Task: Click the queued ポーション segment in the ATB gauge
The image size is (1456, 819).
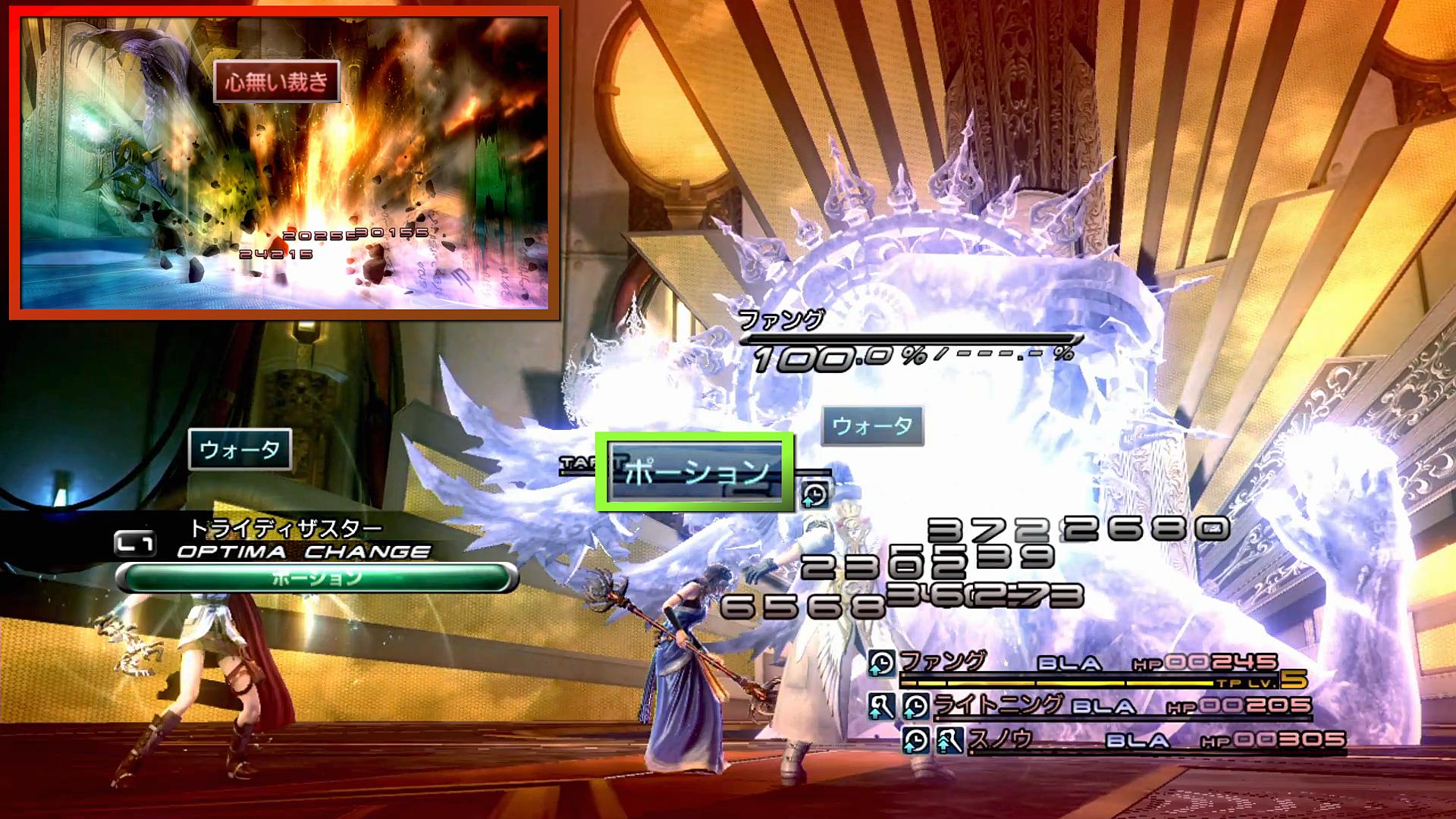Action: point(317,579)
